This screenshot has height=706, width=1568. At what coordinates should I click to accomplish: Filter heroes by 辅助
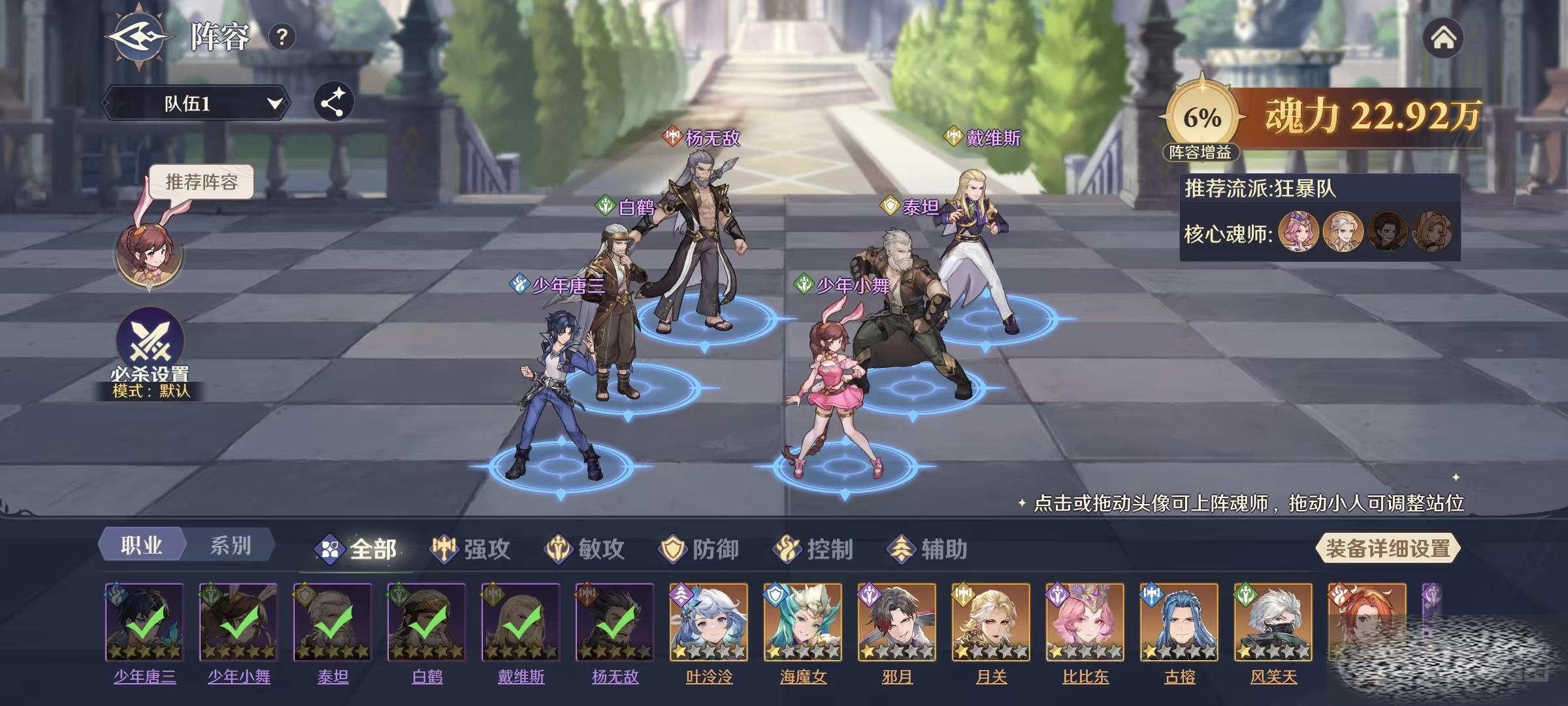928,549
